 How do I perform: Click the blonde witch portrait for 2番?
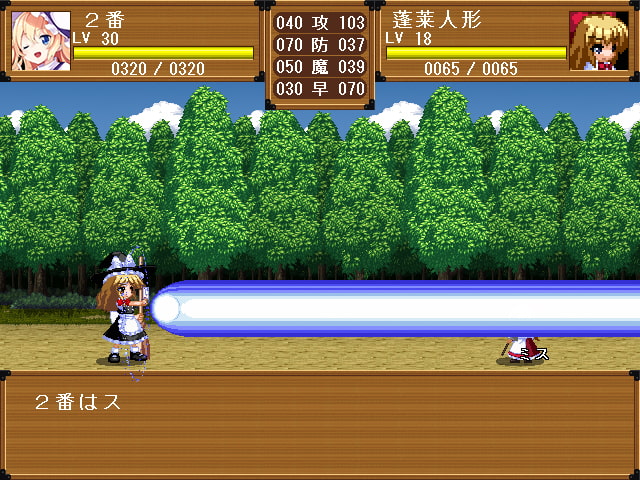coord(41,41)
